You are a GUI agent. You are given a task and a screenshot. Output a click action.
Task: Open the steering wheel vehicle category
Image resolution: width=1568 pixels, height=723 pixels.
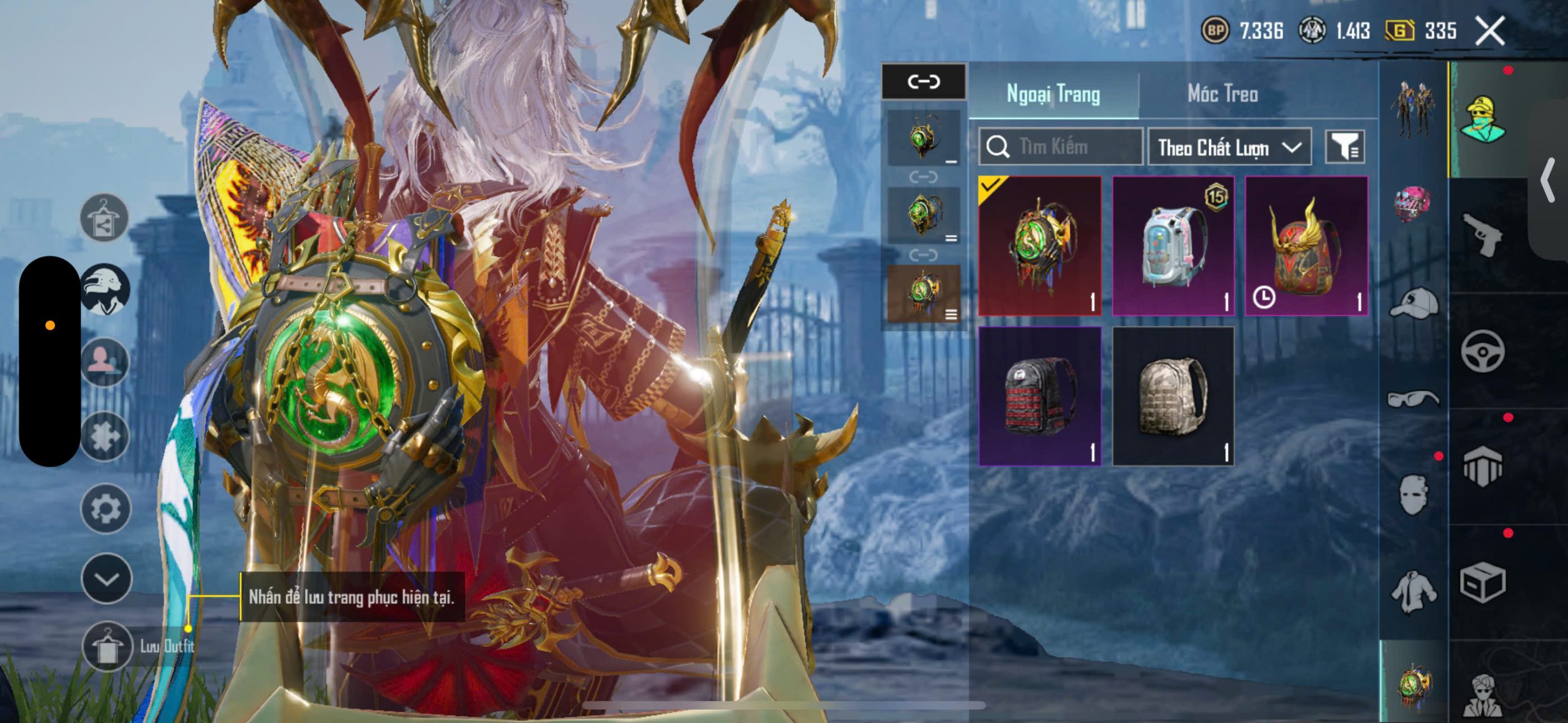1482,351
